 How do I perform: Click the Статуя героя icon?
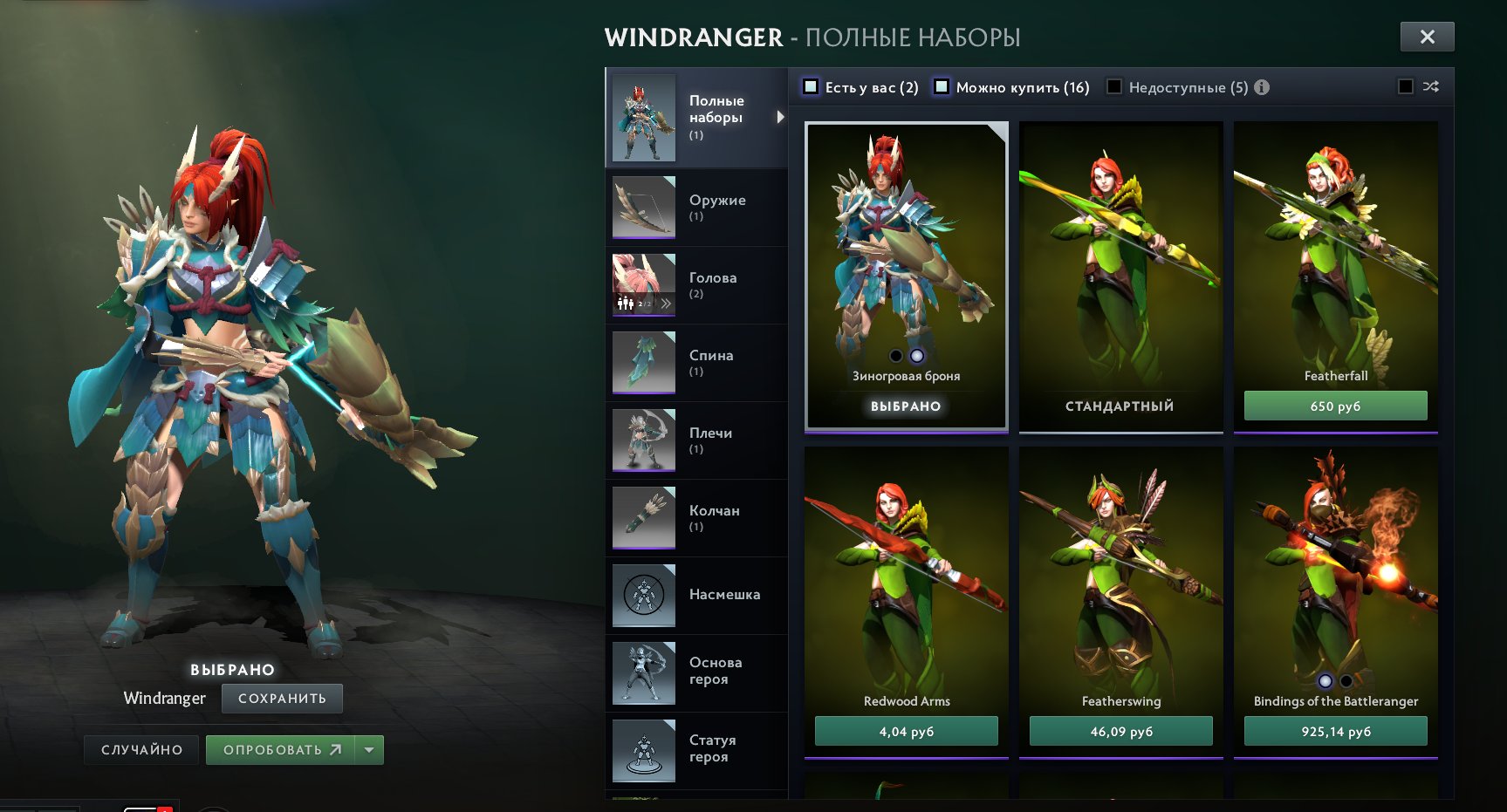[643, 751]
